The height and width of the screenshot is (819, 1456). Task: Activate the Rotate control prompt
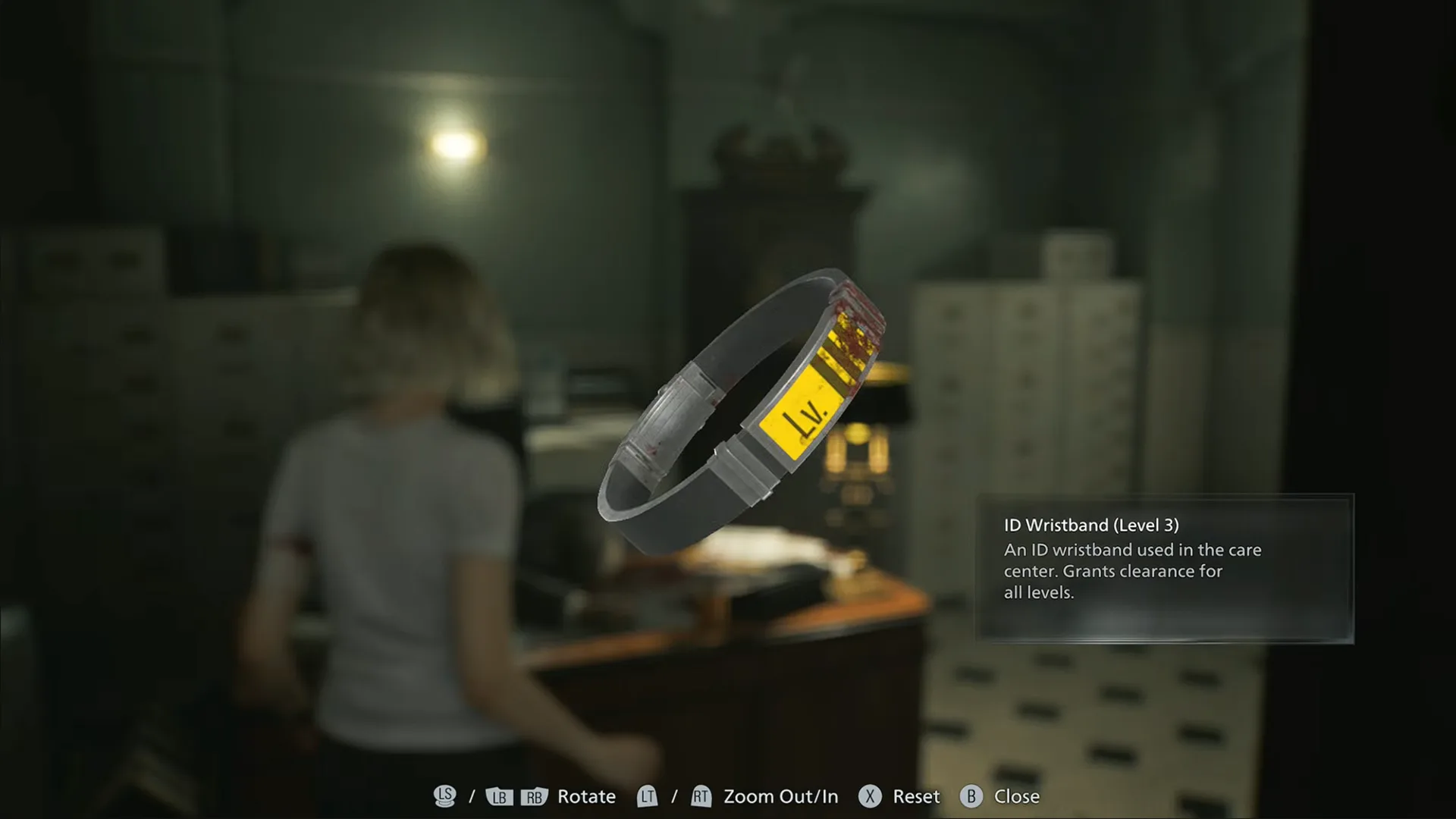585,796
